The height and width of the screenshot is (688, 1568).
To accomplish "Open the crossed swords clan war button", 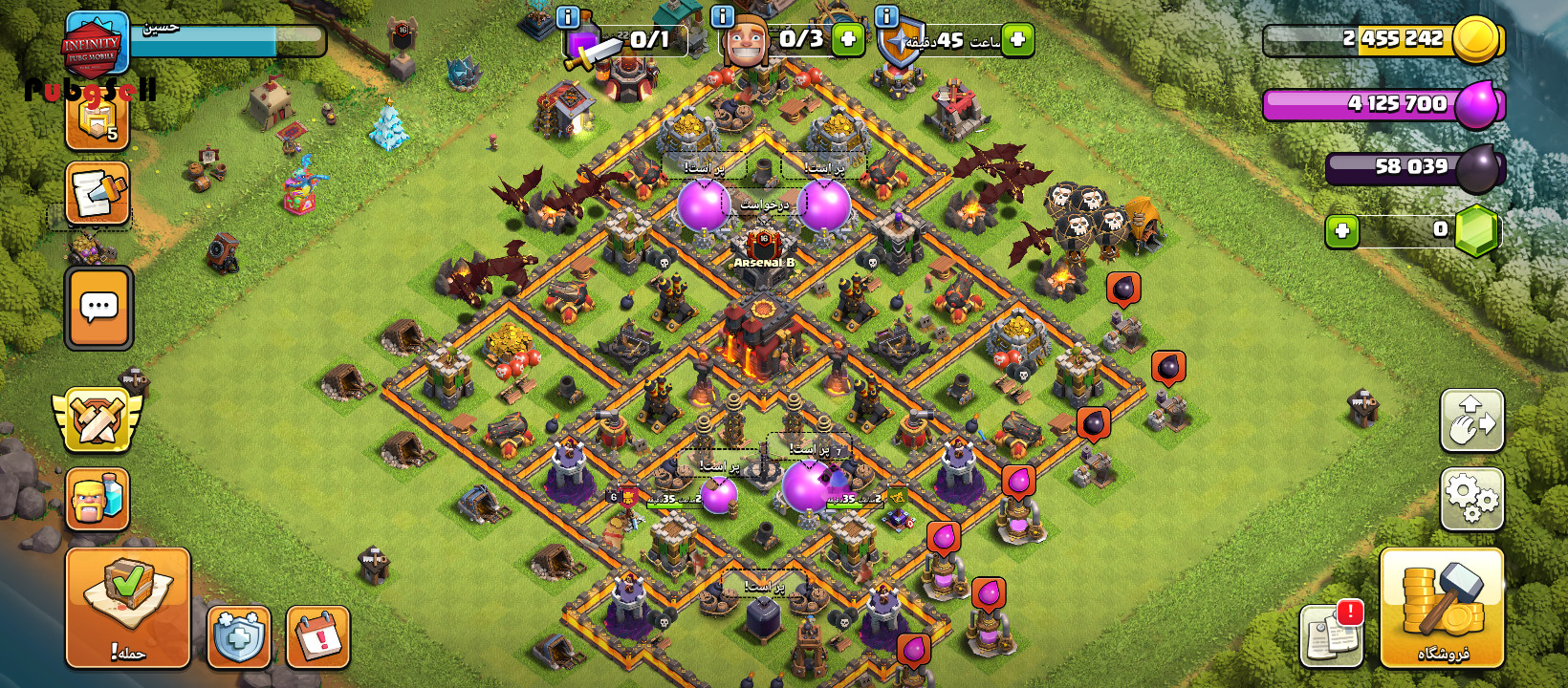I will point(97,419).
